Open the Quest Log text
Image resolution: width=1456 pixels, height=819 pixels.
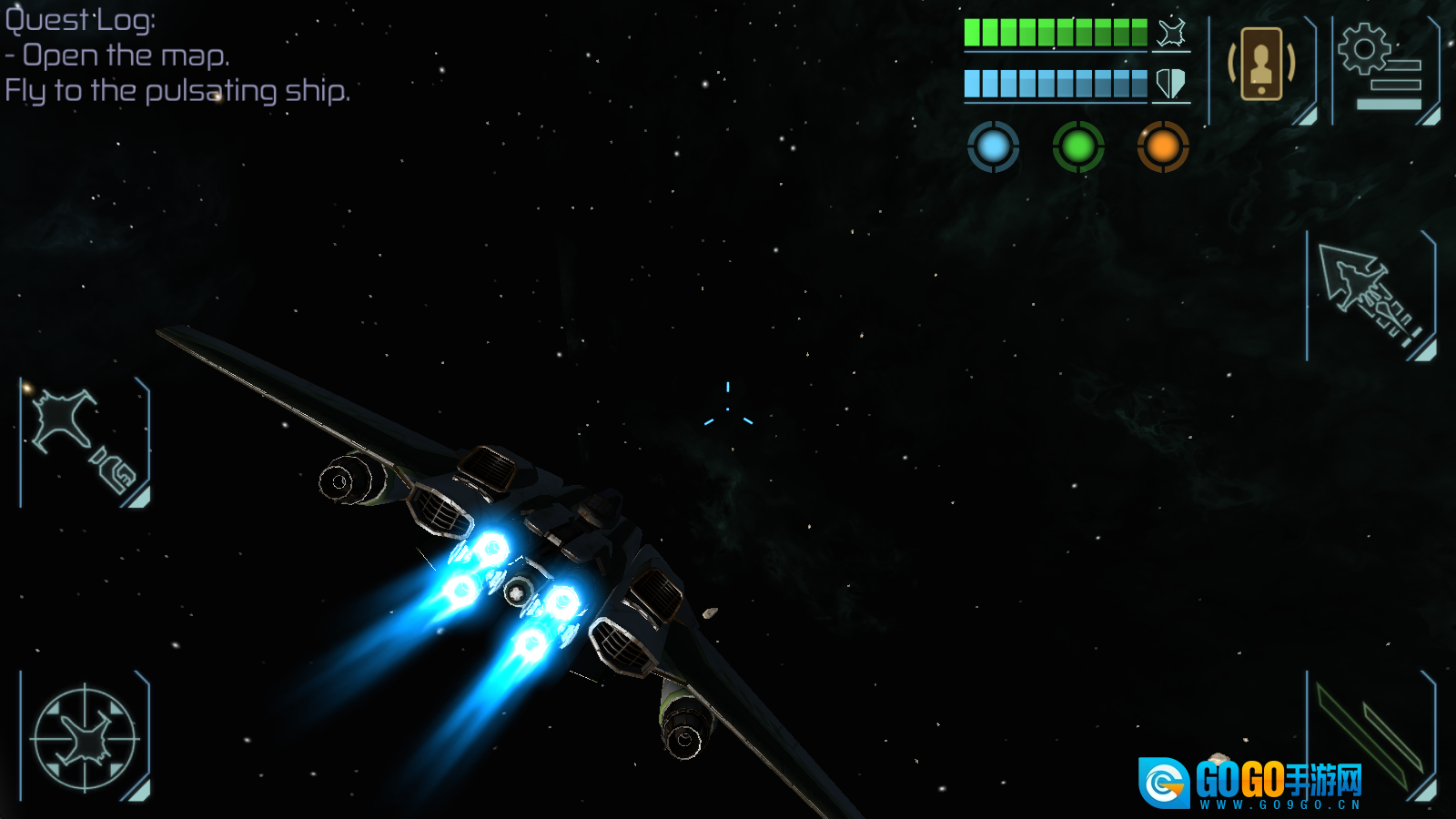click(80, 20)
